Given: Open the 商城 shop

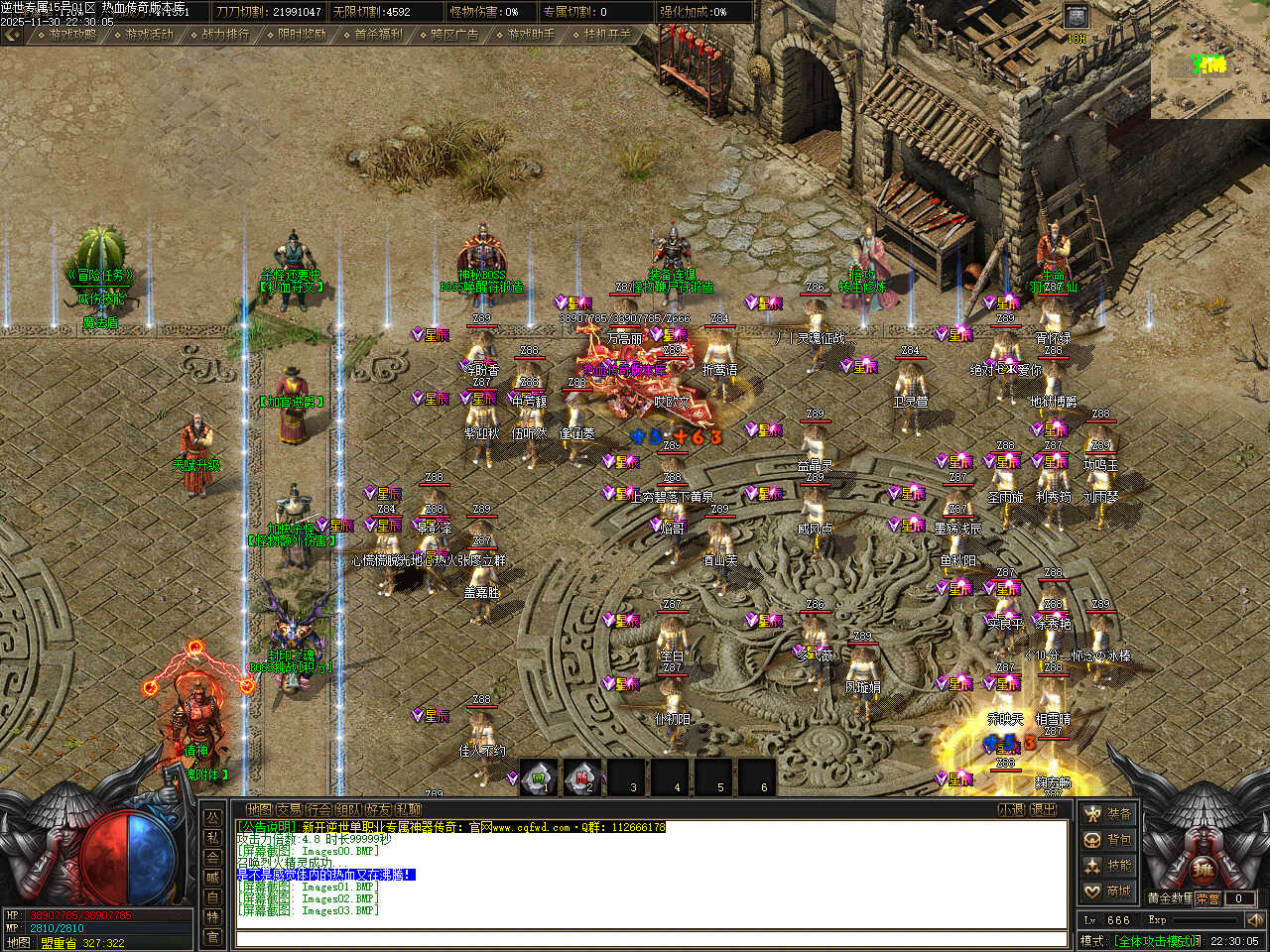Looking at the screenshot, I should click(x=1108, y=892).
